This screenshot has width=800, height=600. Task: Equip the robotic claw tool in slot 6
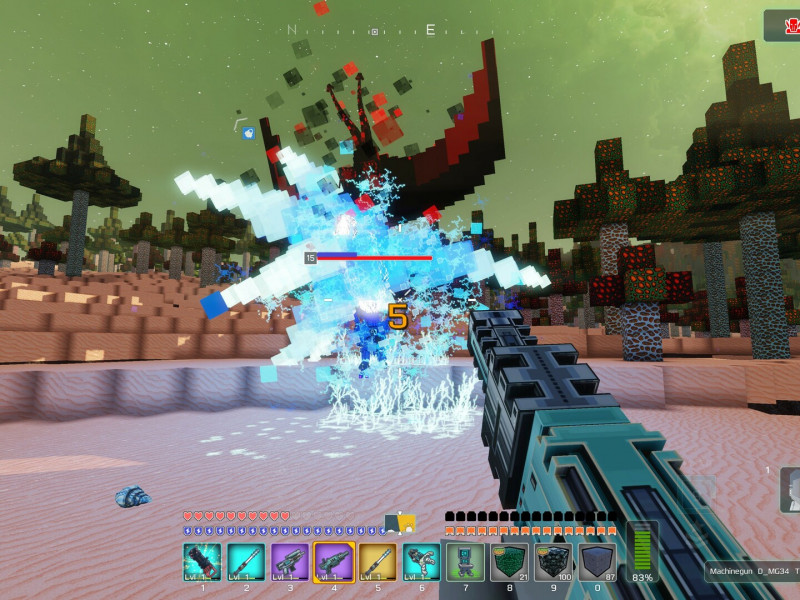[421, 562]
